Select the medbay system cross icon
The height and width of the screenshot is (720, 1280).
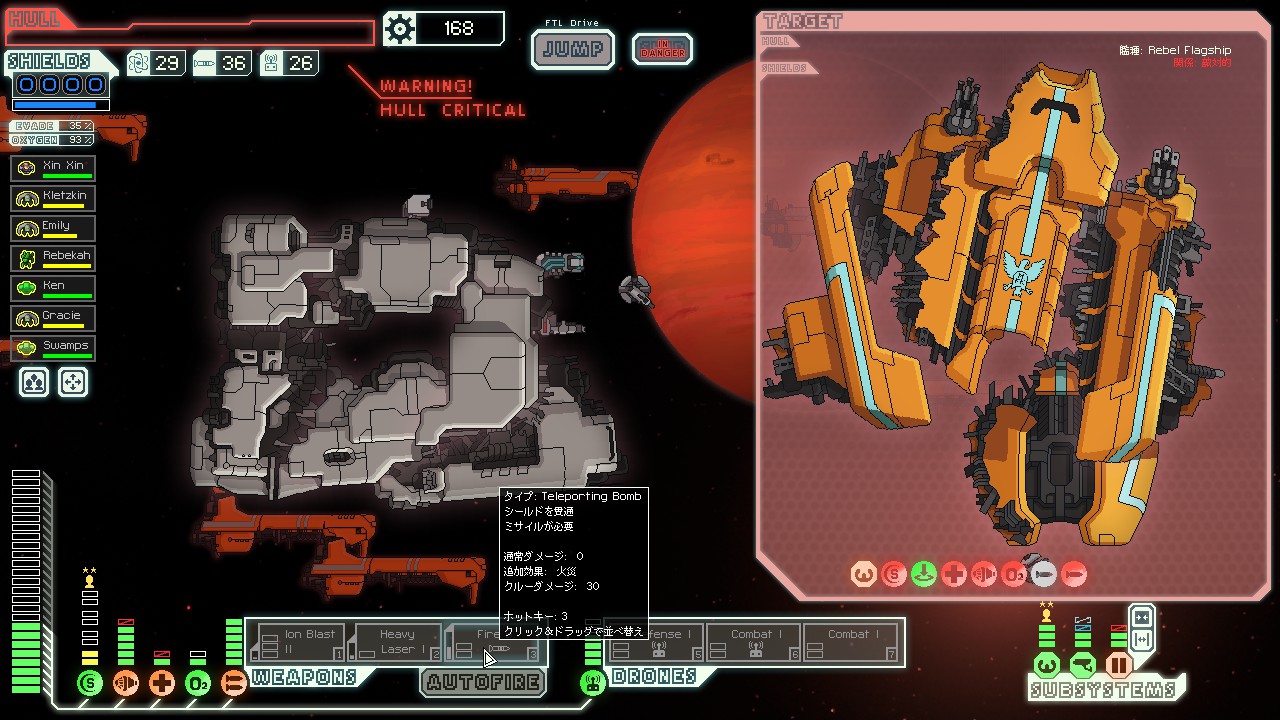162,684
